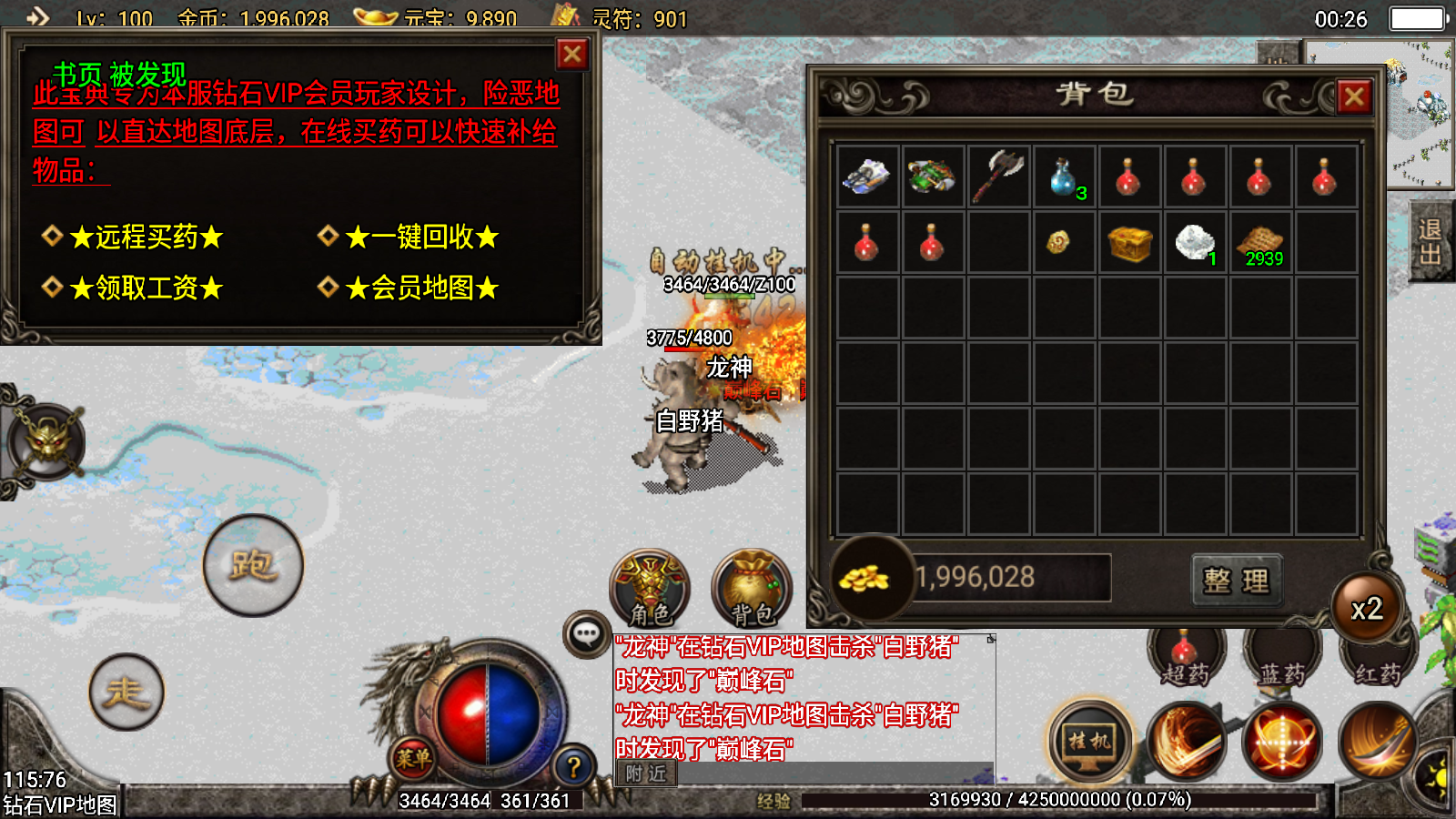Use the 超药 super potion shortcut
This screenshot has height=819, width=1456.
(1185, 657)
